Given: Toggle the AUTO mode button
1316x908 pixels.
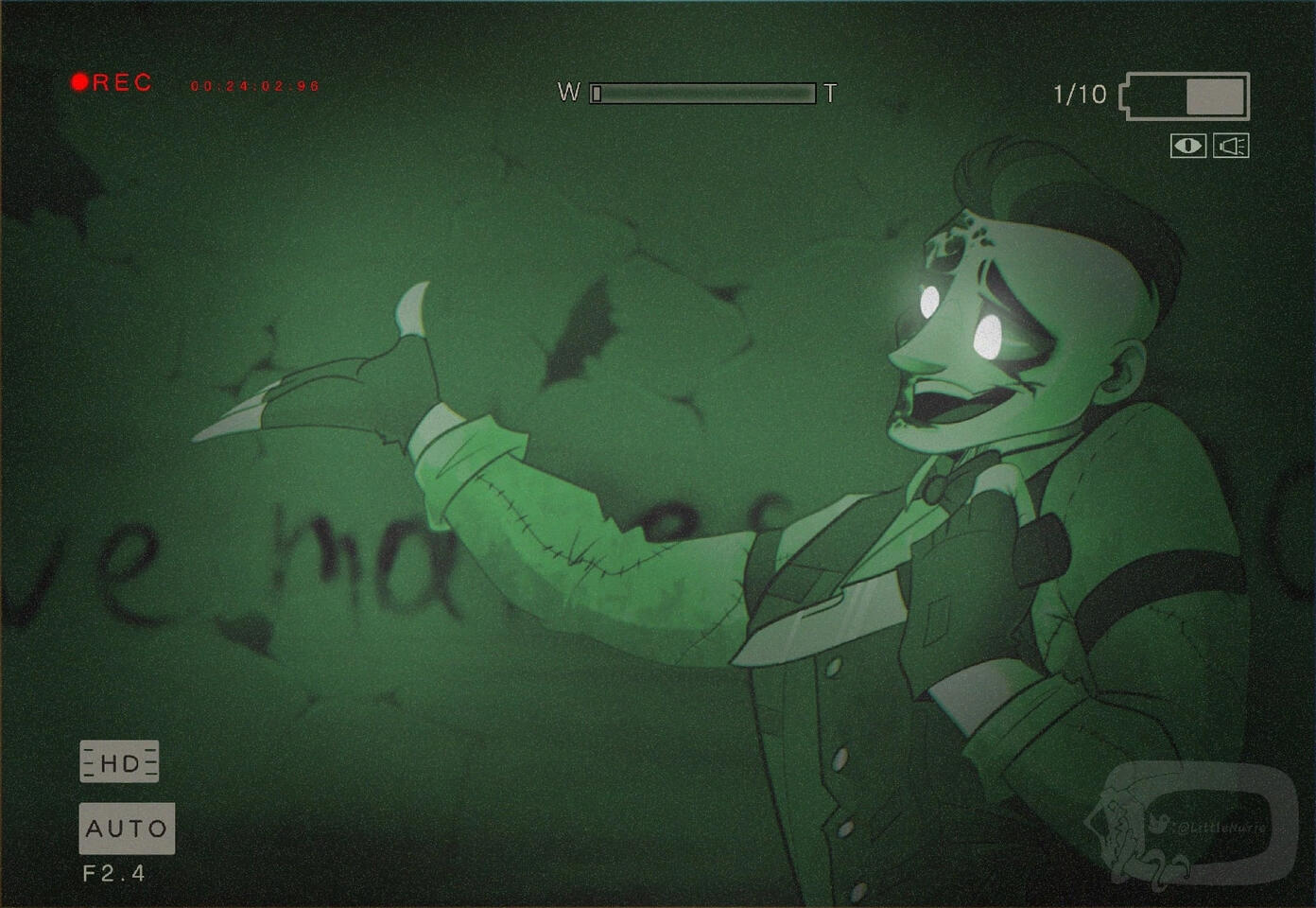Looking at the screenshot, I should (127, 829).
